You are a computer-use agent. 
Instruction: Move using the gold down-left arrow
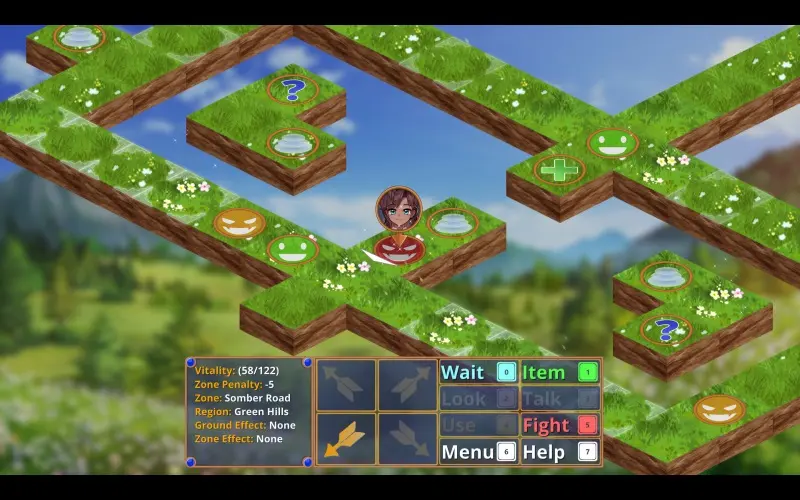(346, 439)
